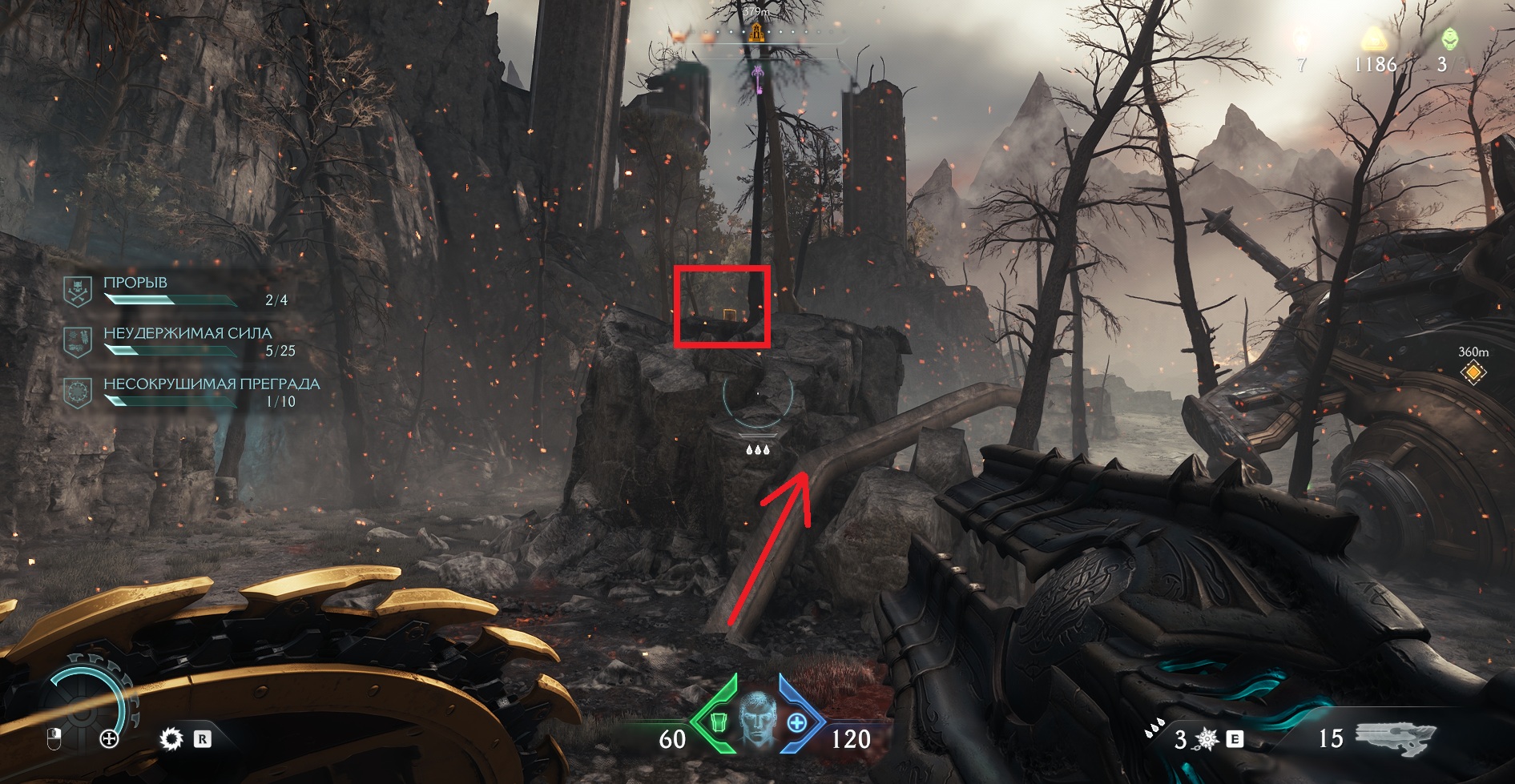The width and height of the screenshot is (1515, 784).
Task: Activate the shield saw throw icon
Action: click(x=171, y=738)
